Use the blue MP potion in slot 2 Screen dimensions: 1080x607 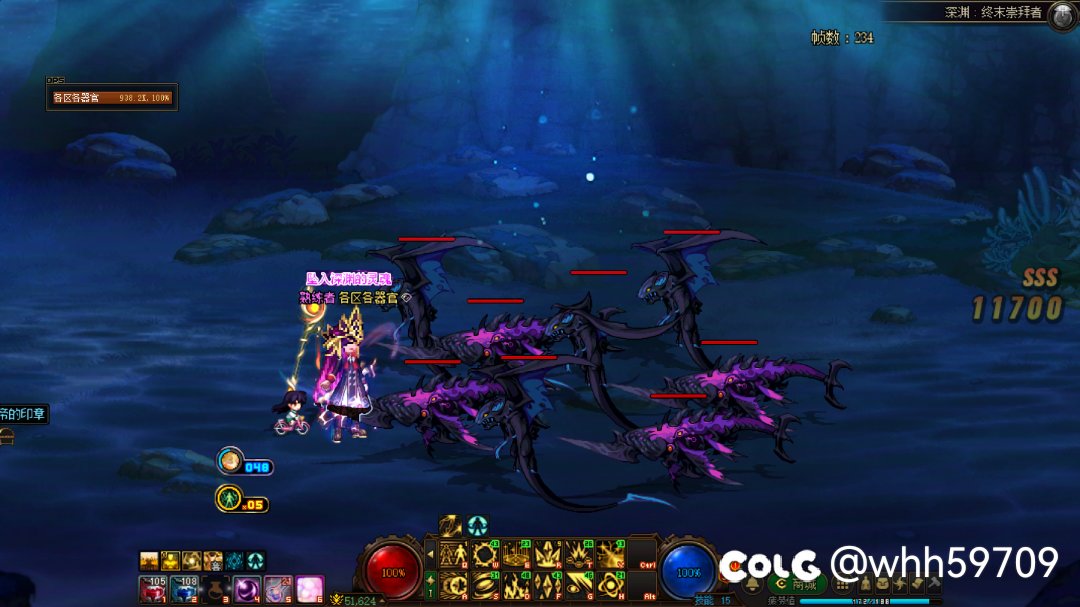[x=186, y=589]
